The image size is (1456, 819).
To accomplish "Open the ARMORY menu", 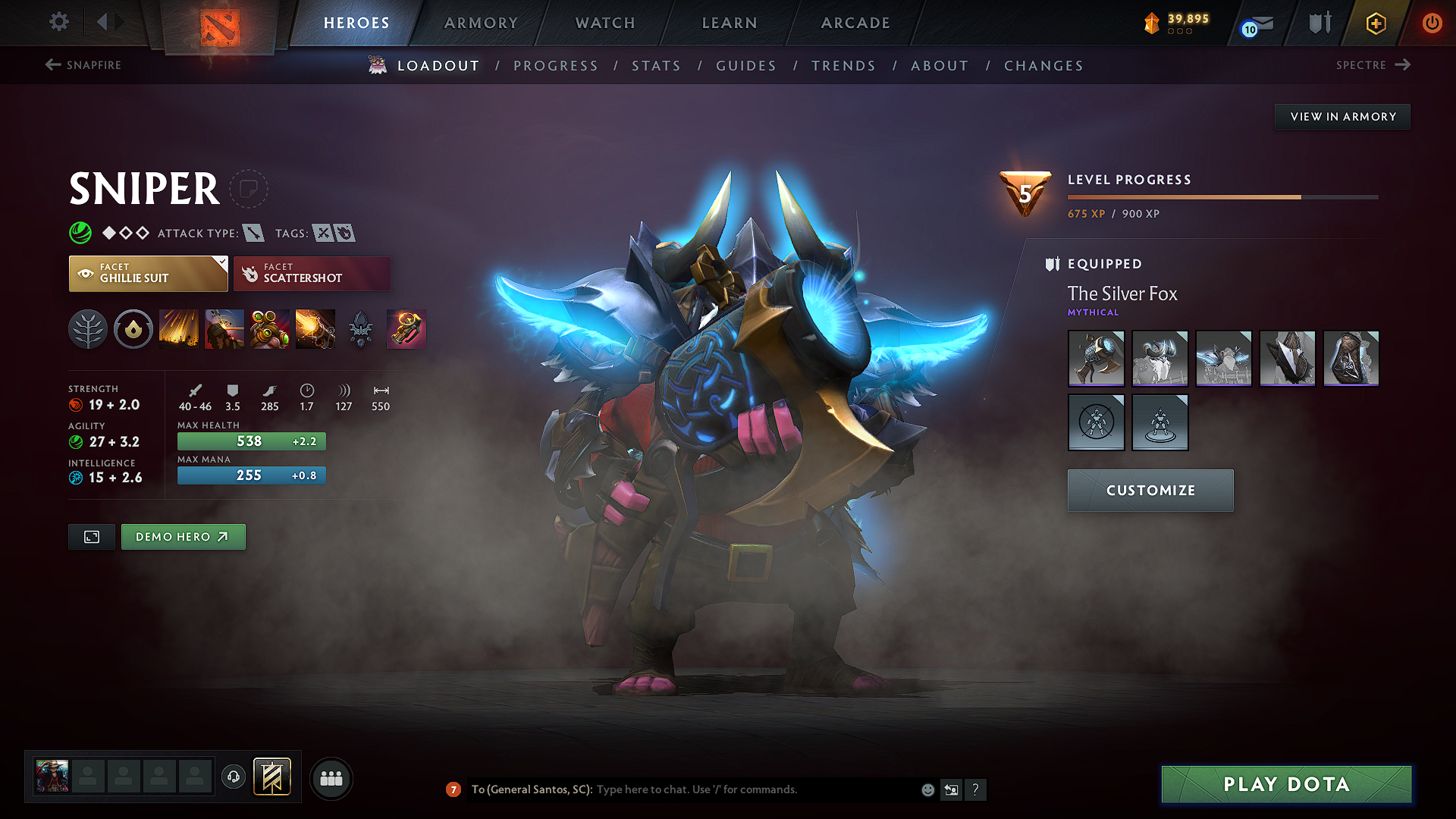I will click(x=480, y=23).
